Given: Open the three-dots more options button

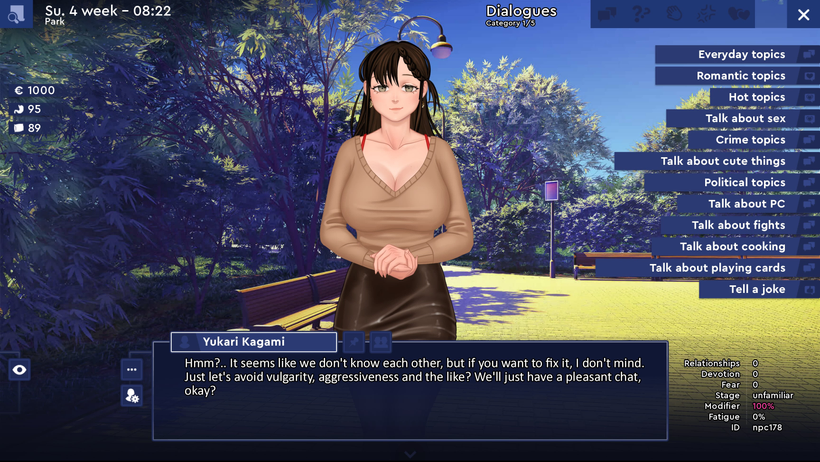Looking at the screenshot, I should click(x=132, y=369).
